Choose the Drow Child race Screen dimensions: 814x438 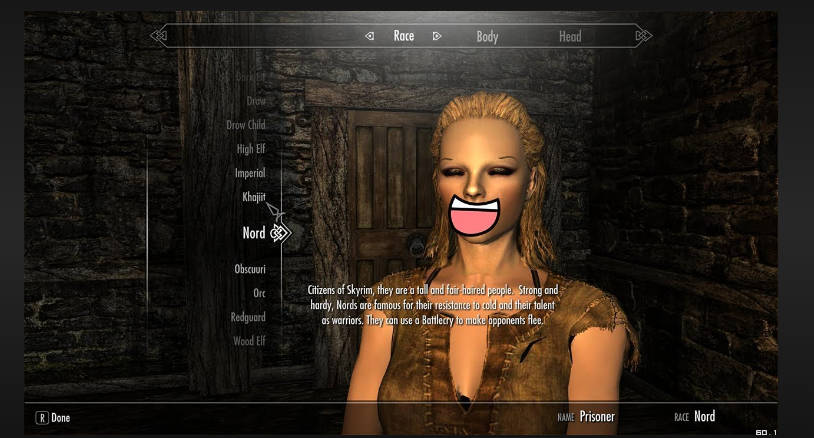click(x=246, y=125)
